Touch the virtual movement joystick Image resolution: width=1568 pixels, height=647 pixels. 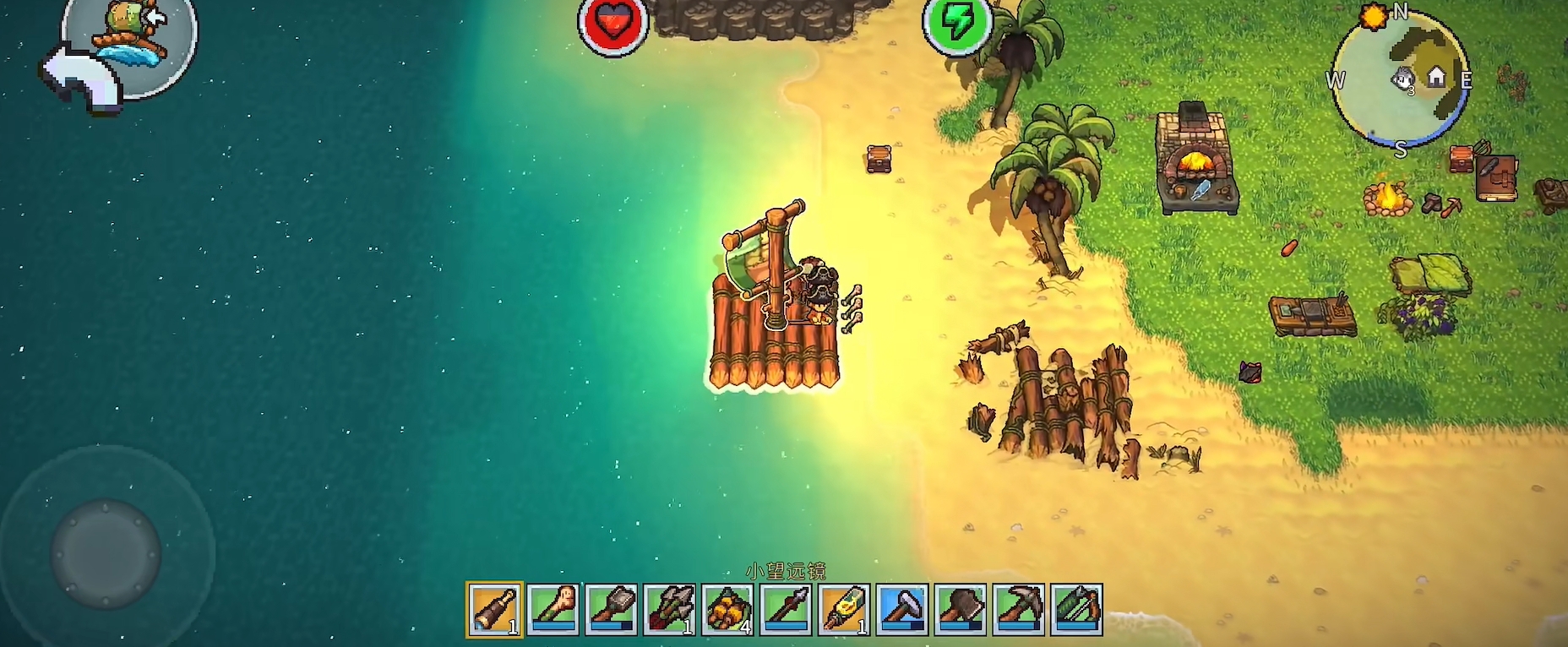[106, 553]
